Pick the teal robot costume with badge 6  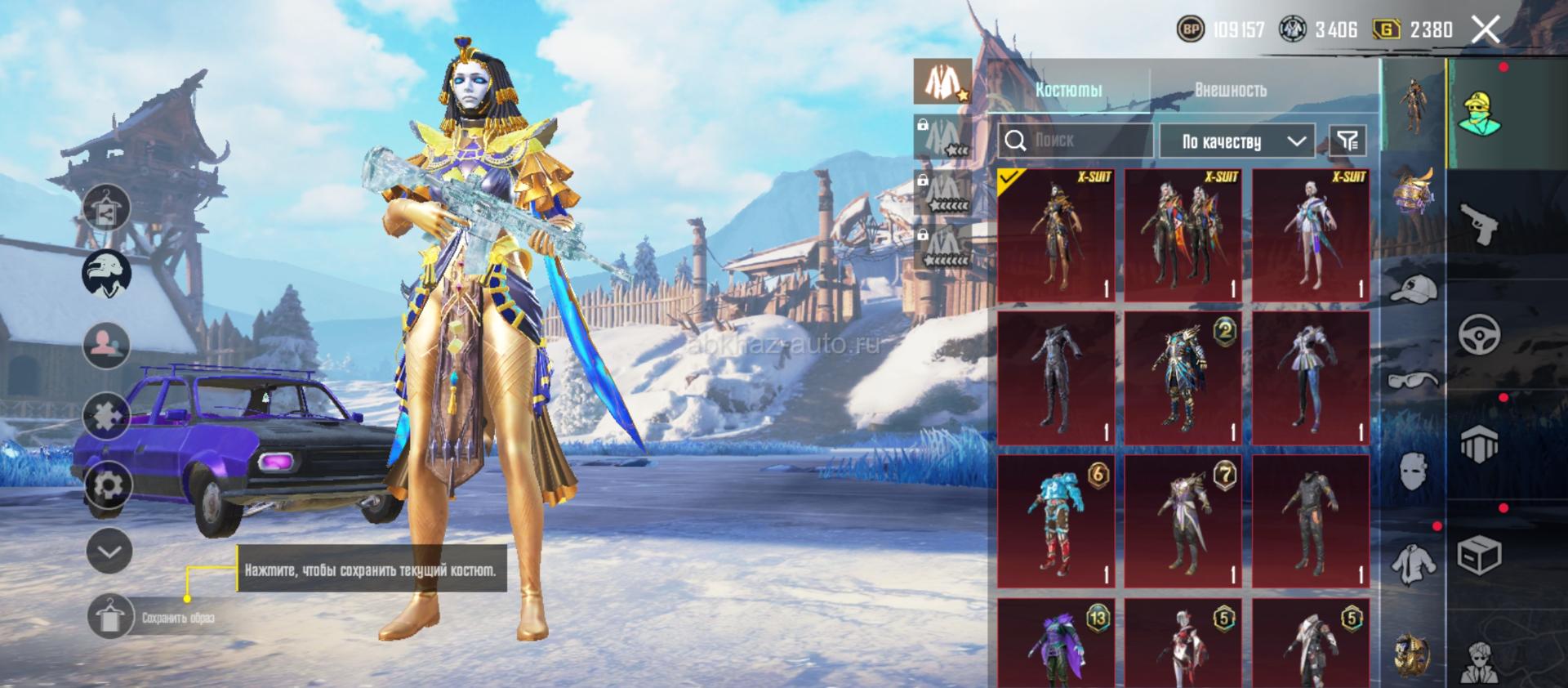click(x=1056, y=521)
